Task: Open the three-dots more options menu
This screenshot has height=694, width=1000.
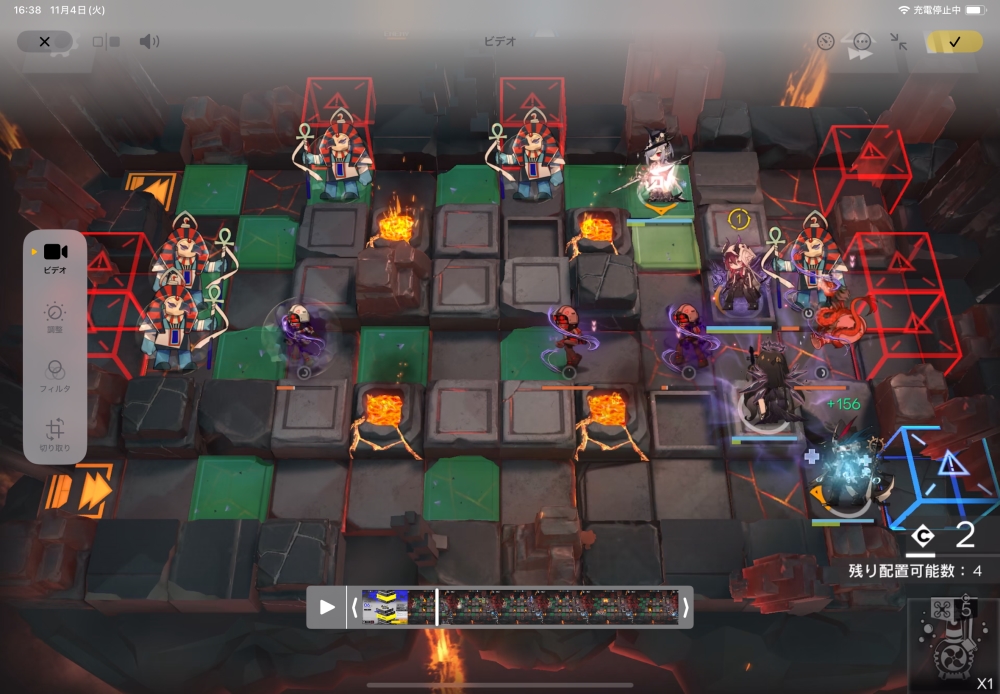Action: pyautogui.click(x=862, y=42)
